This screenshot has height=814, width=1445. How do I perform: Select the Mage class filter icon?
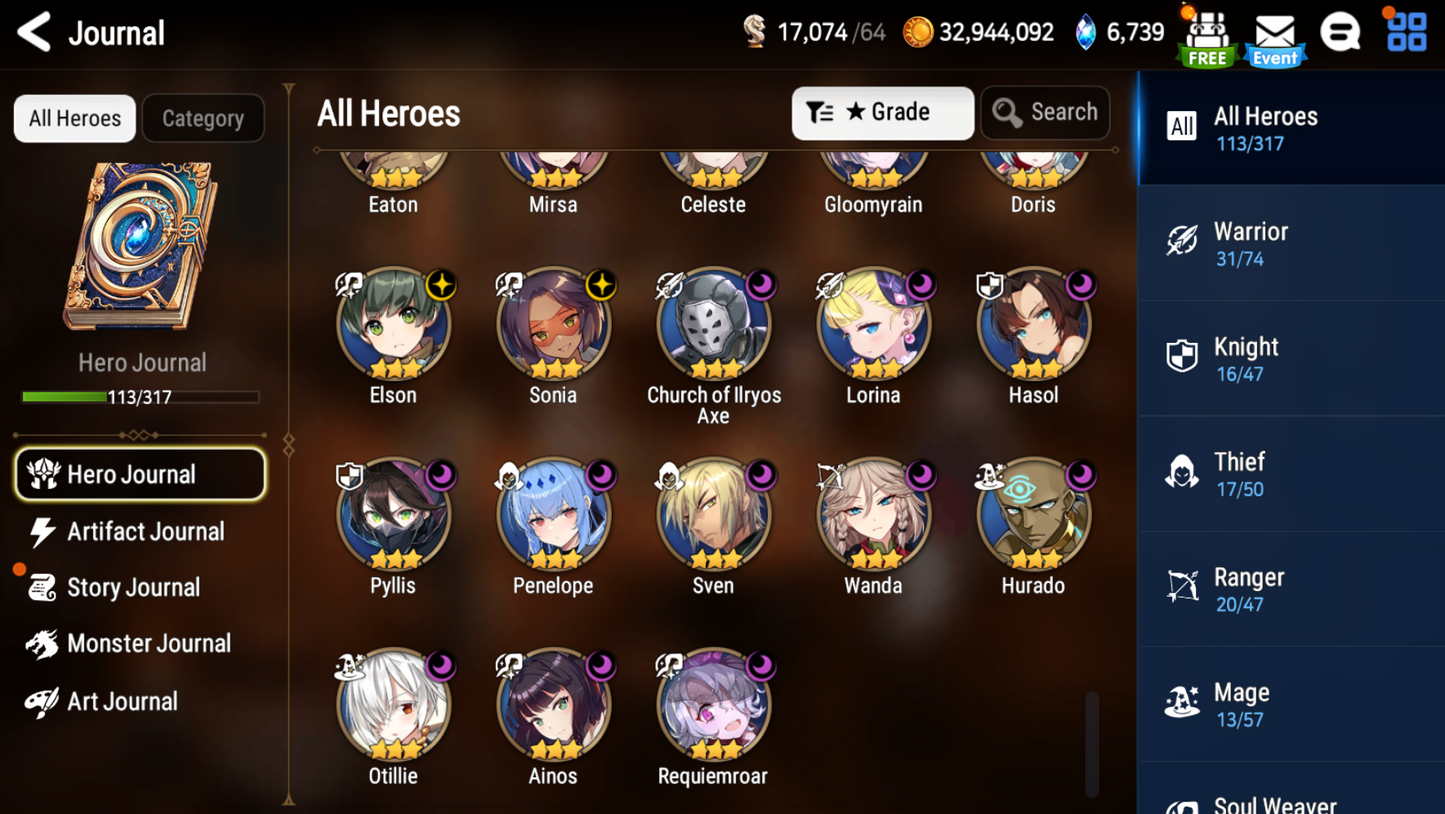click(1184, 703)
